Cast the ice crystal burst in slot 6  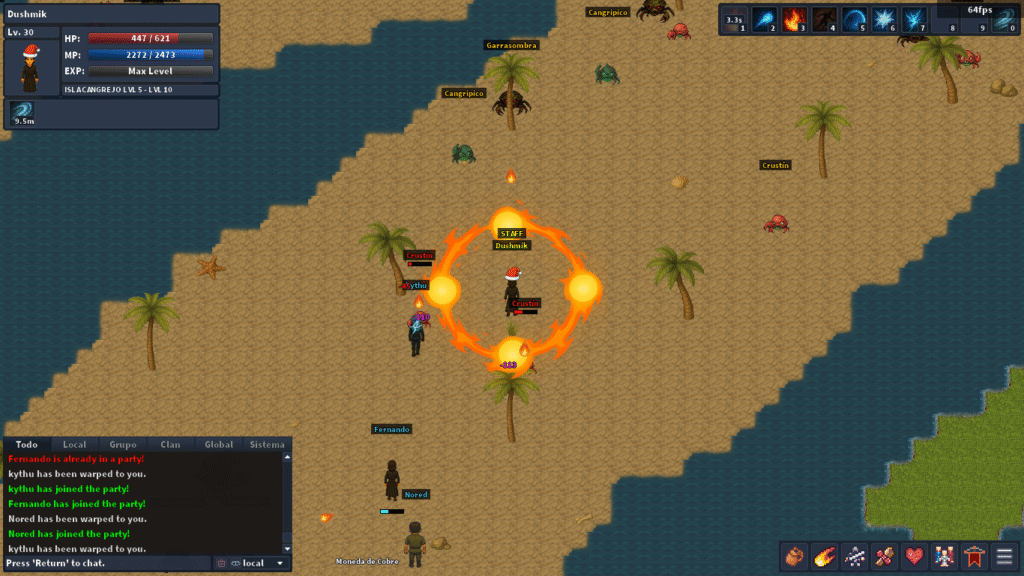[884, 20]
